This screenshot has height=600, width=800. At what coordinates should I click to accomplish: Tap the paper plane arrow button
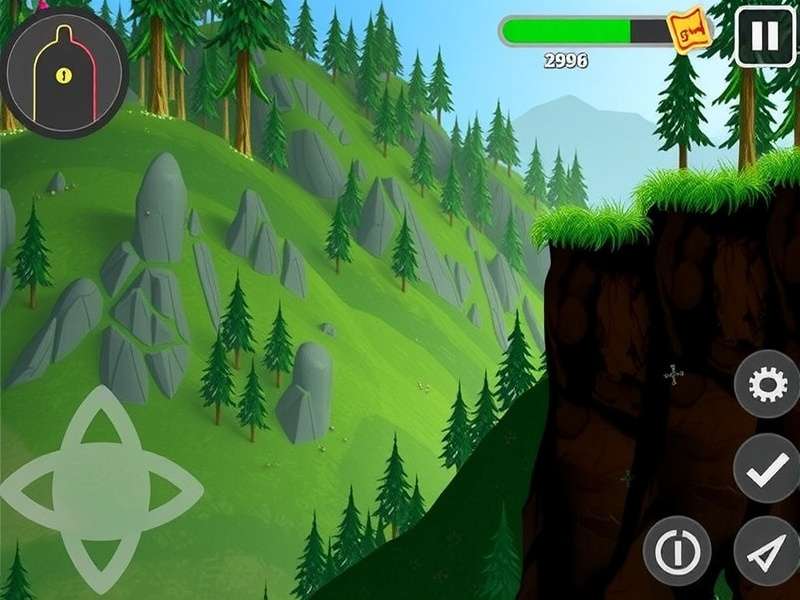coord(767,550)
